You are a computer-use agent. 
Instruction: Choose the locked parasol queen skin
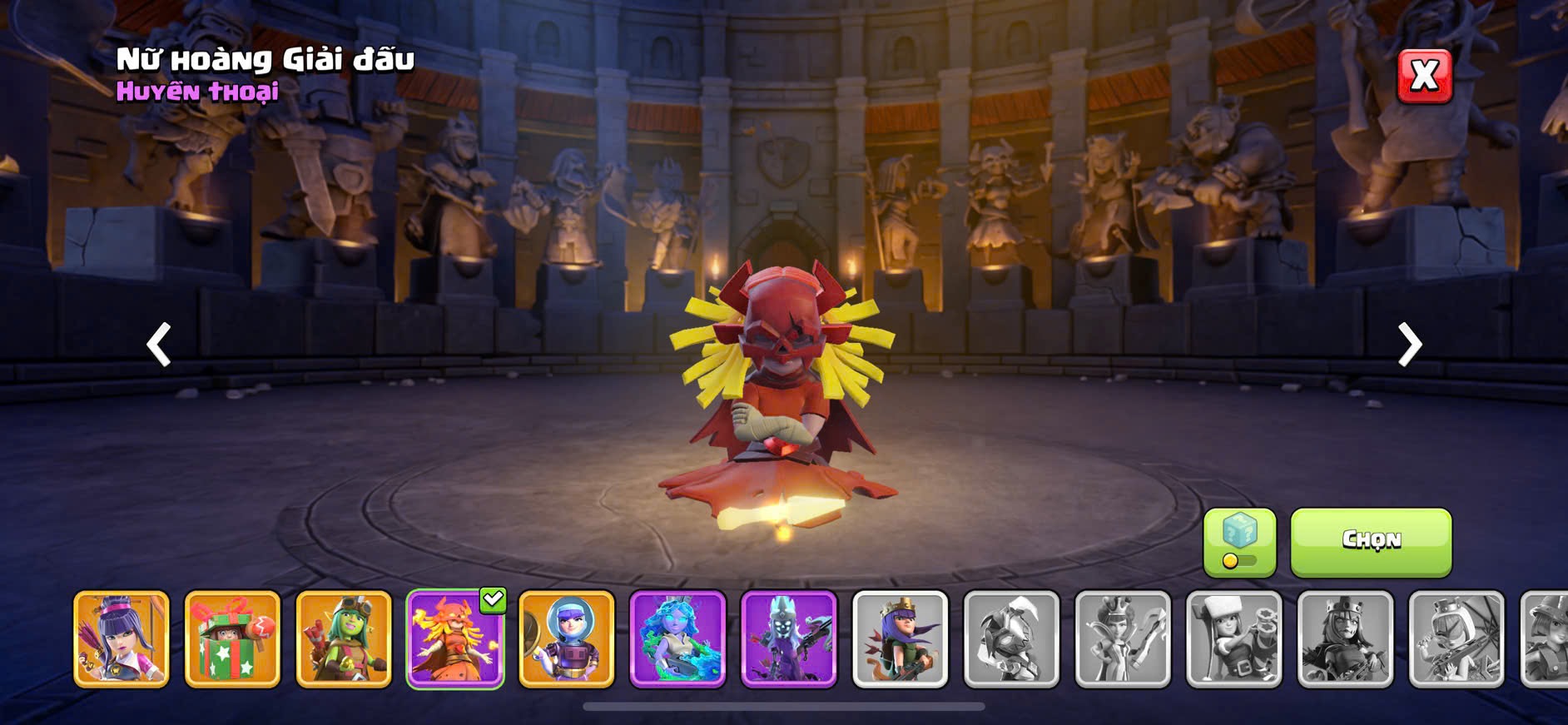1456,639
